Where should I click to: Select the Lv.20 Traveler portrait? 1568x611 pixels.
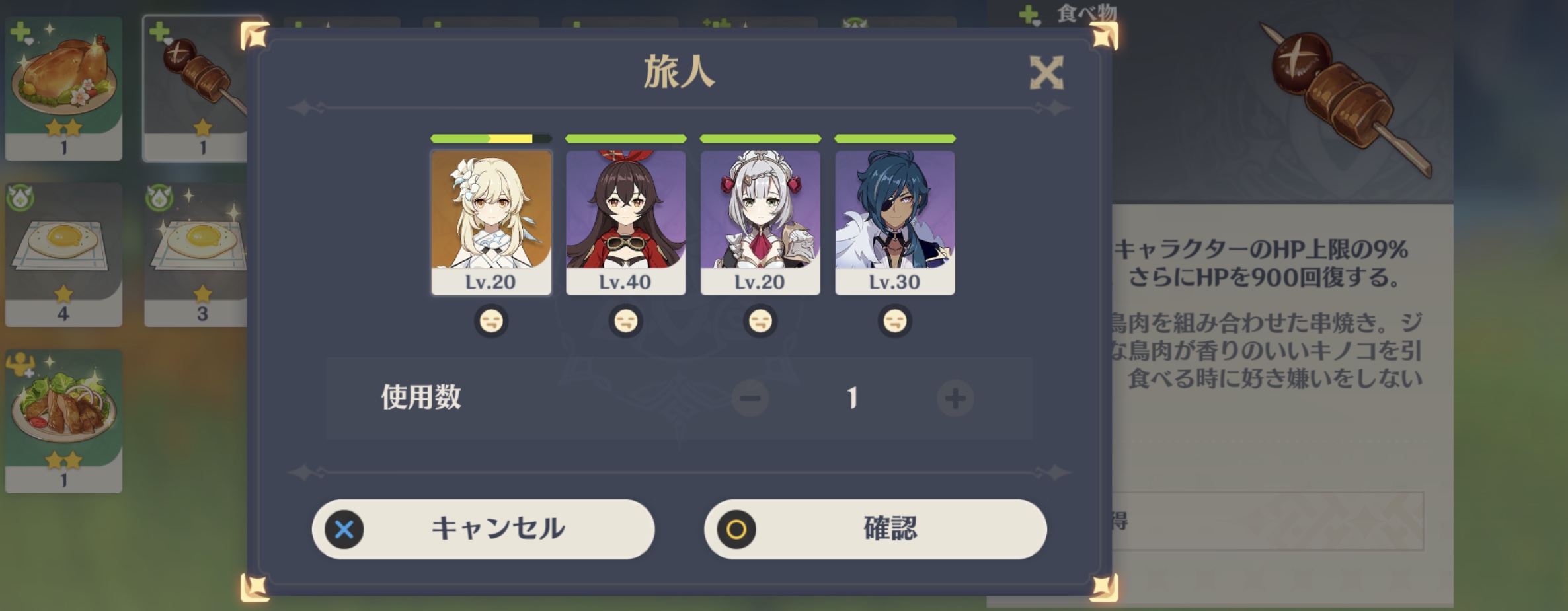point(490,218)
